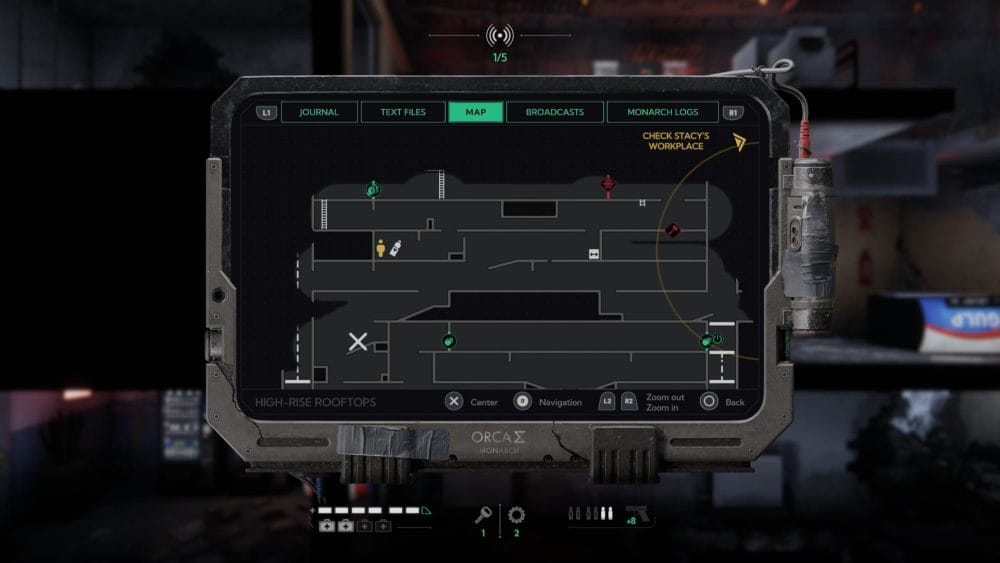This screenshot has height=563, width=1000.
Task: Click the Center map option
Action: click(x=454, y=401)
